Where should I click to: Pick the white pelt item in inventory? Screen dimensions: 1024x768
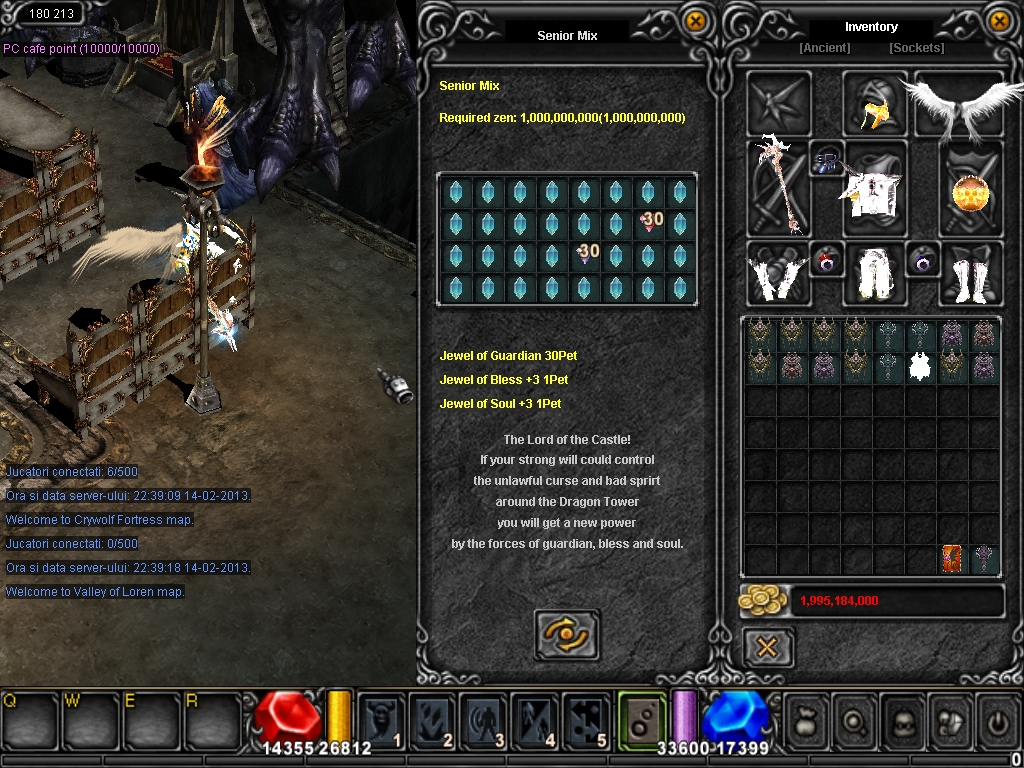(x=921, y=367)
